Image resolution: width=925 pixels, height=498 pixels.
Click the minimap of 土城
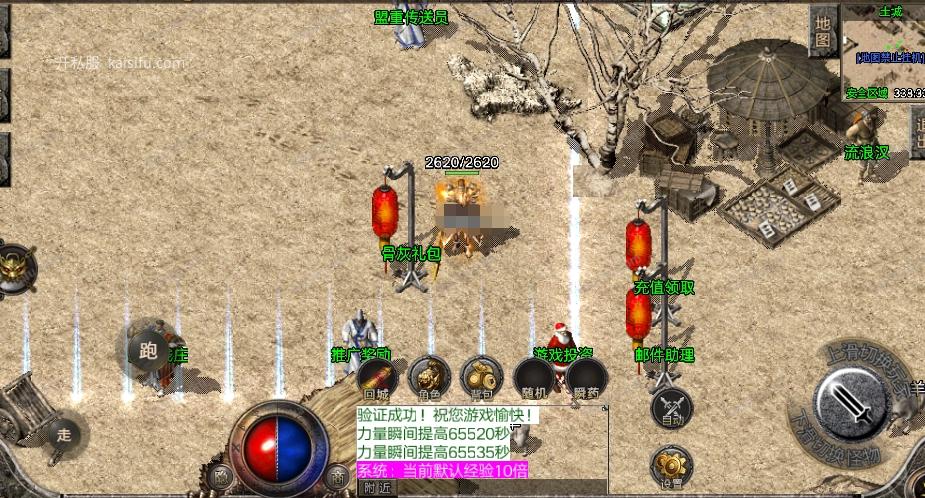(882, 55)
